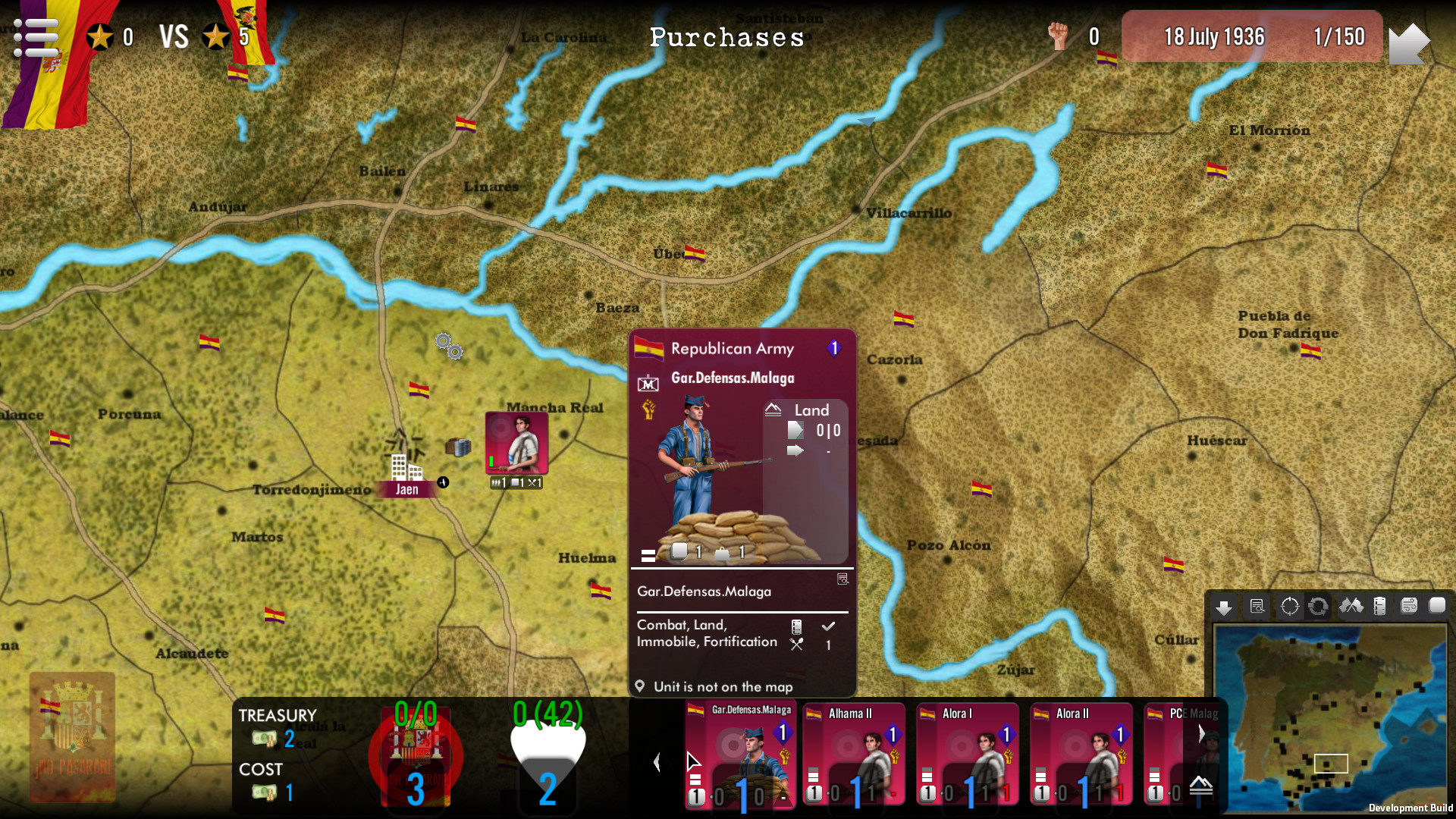Image resolution: width=1456 pixels, height=819 pixels.
Task: Toggle the wind overlay icon on the minimap toolbar
Action: click(x=1409, y=606)
